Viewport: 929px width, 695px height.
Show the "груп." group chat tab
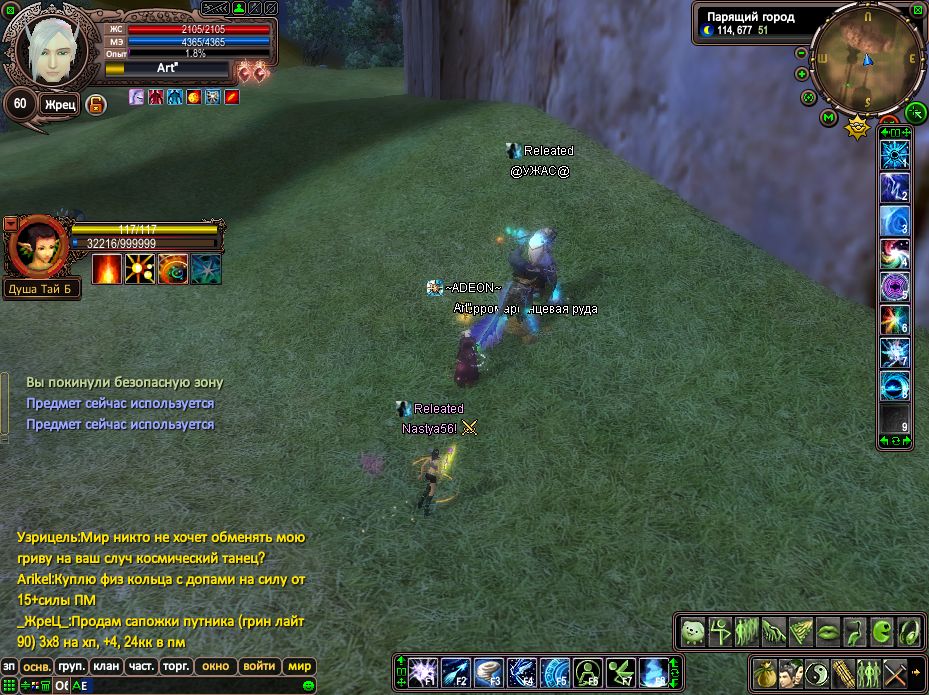71,666
